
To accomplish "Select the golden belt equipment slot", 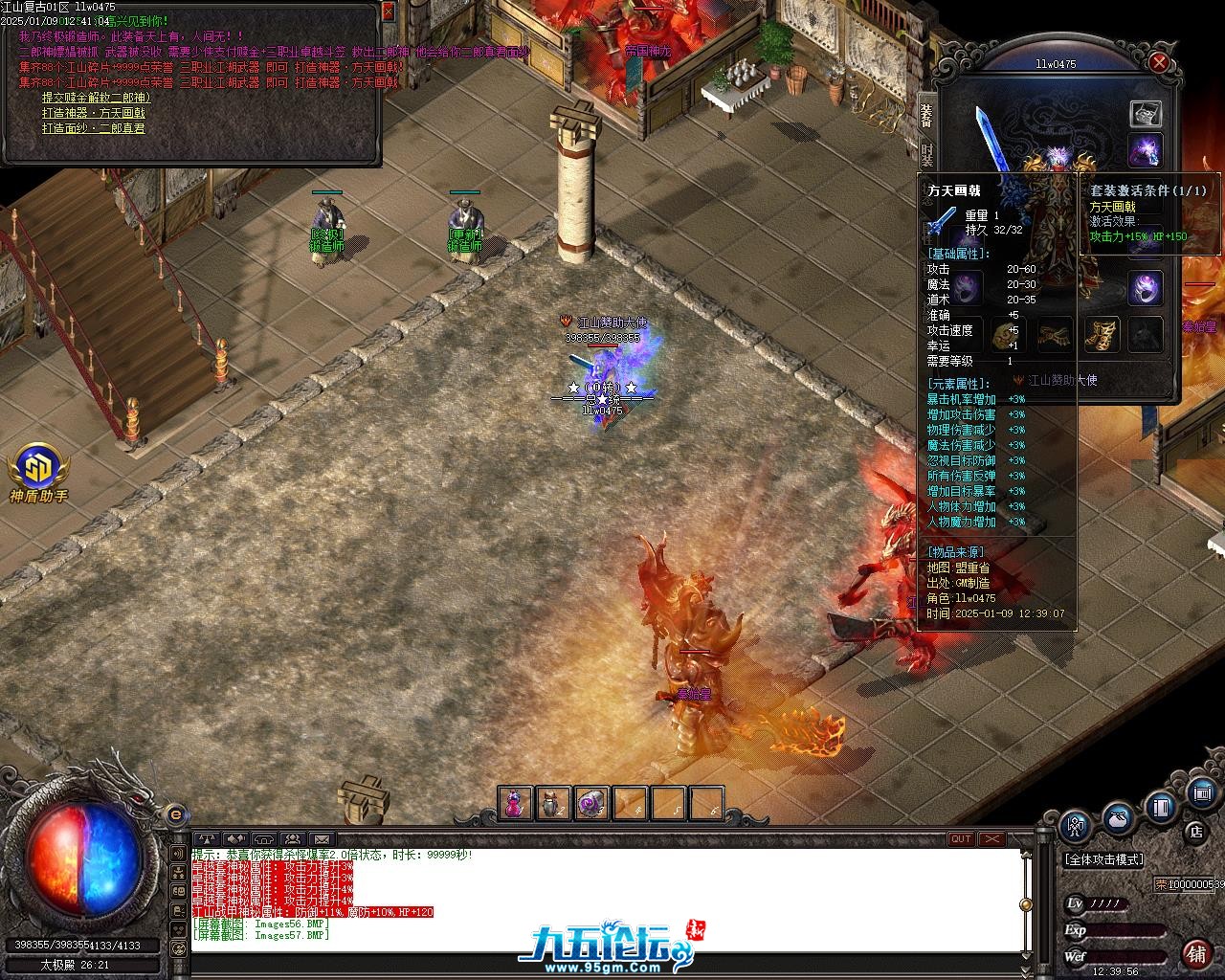I will click(1056, 335).
